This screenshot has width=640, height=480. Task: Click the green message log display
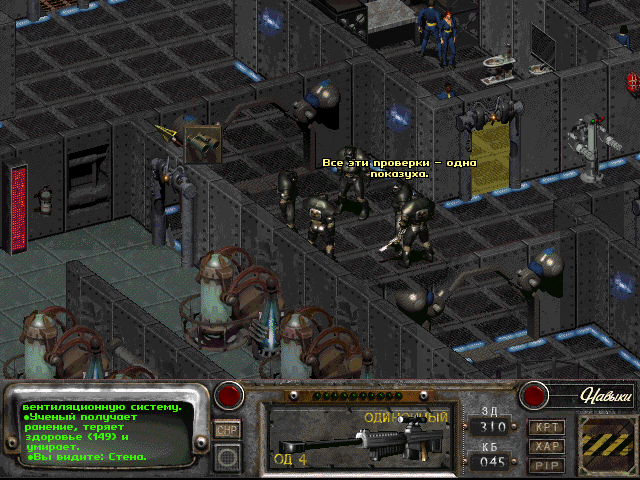click(107, 432)
